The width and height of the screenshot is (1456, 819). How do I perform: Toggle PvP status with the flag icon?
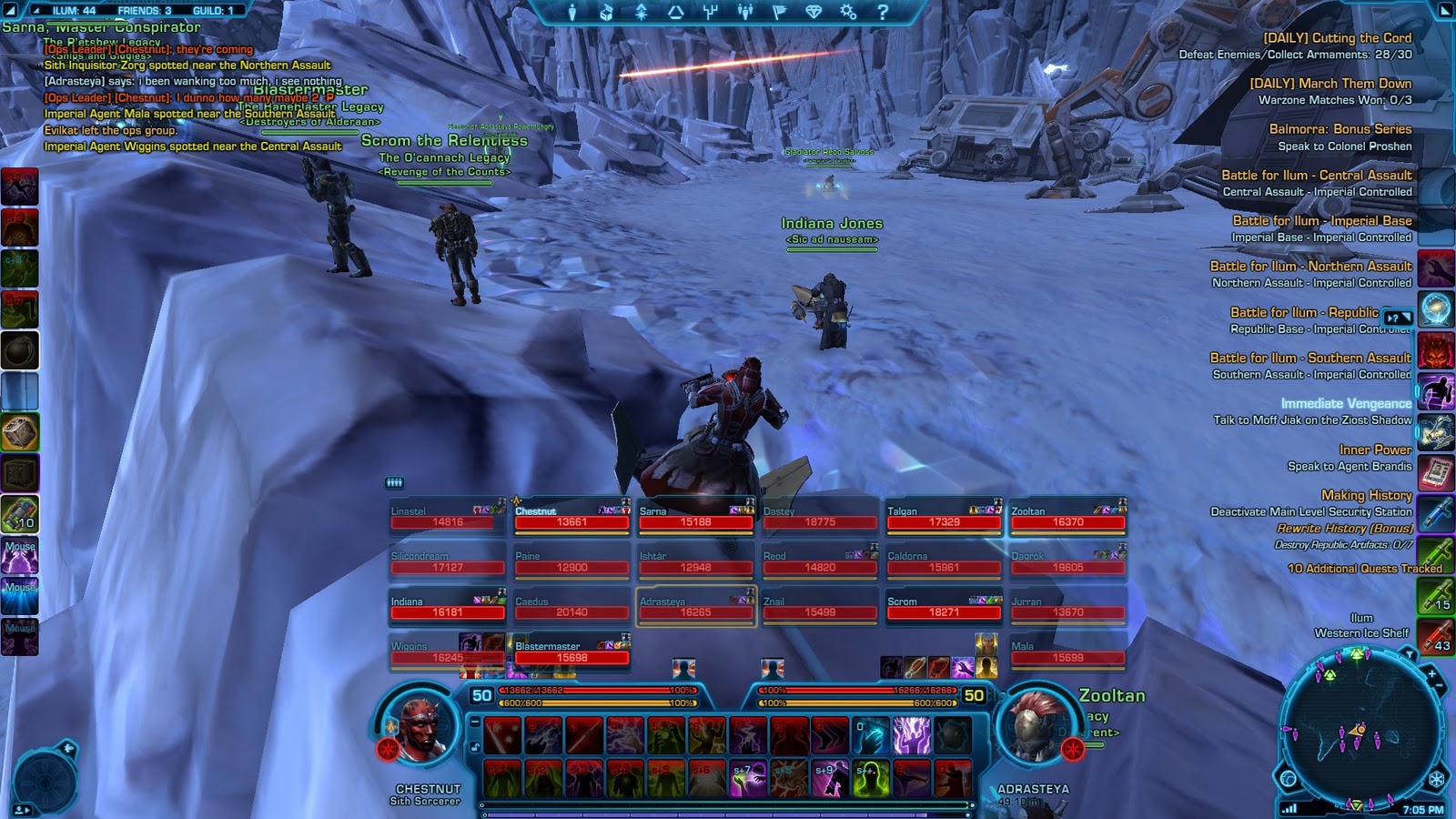pos(782,12)
